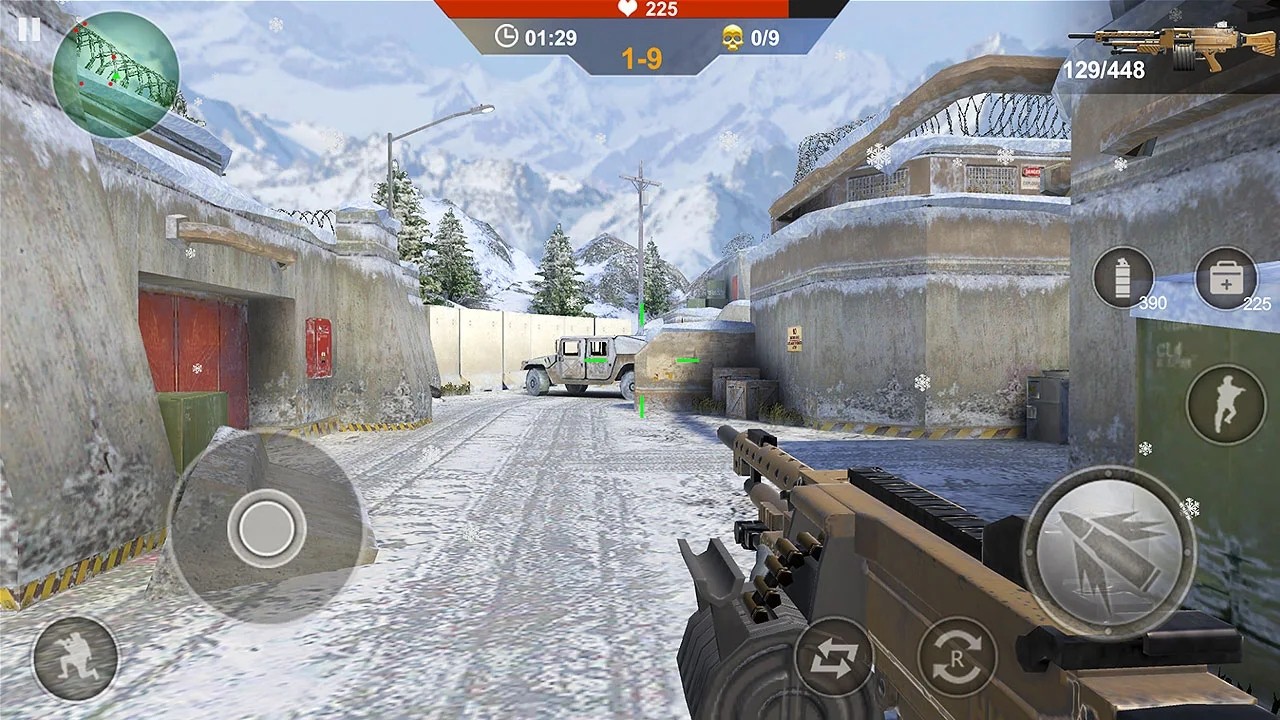This screenshot has height=720, width=1280.
Task: Fire the weapon with the bullet button
Action: point(1109,551)
